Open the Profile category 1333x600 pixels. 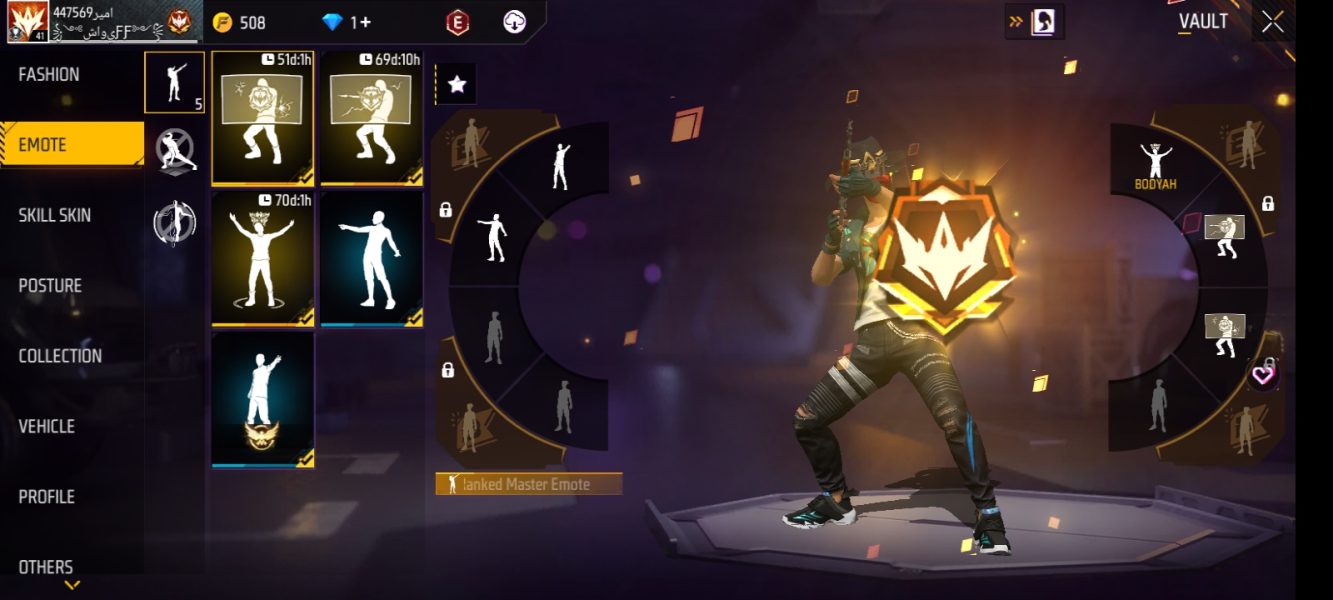(x=47, y=497)
